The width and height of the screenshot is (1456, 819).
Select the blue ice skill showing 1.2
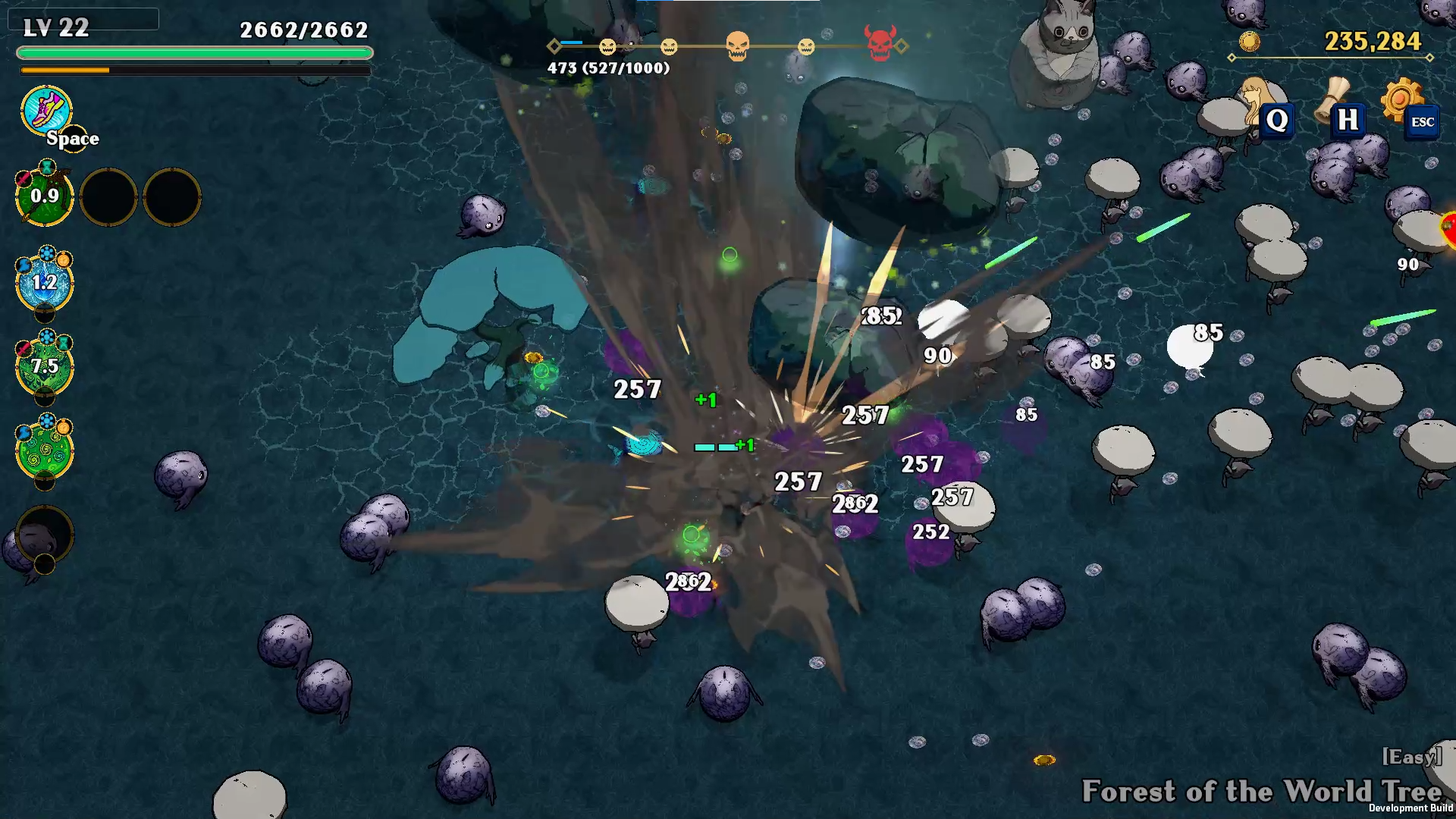click(45, 284)
